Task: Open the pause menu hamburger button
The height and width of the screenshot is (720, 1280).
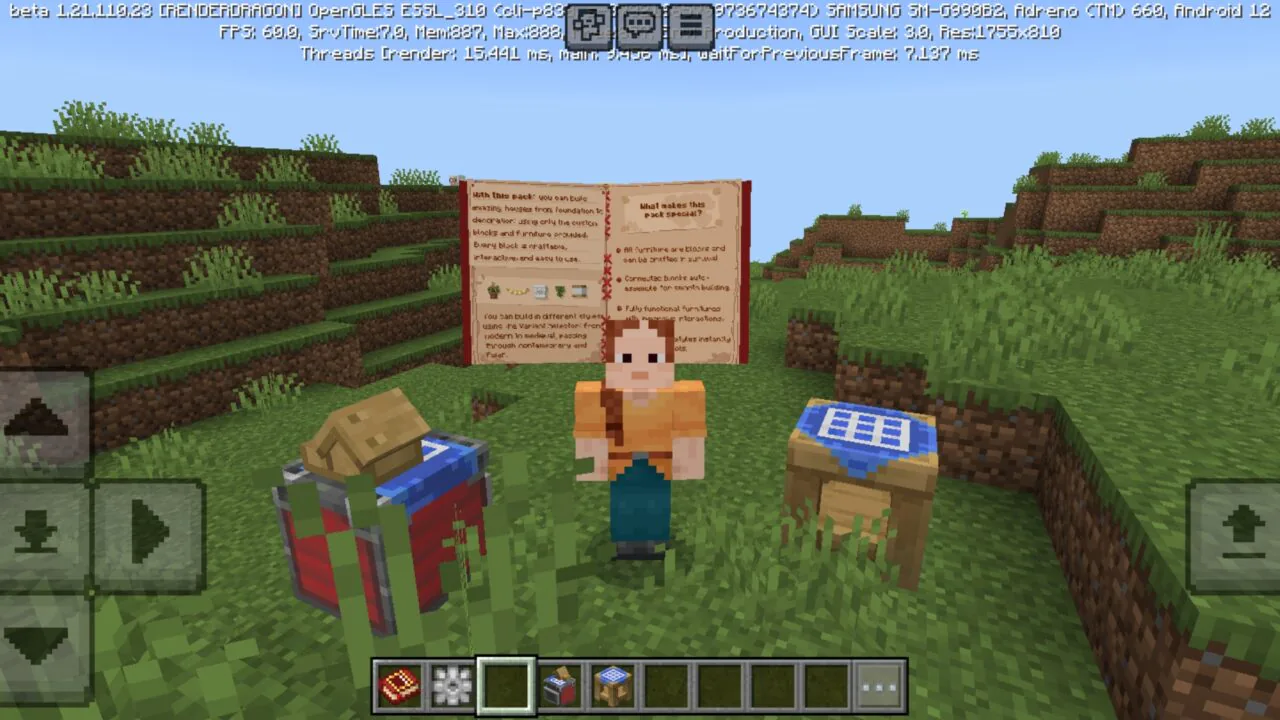Action: click(x=690, y=26)
